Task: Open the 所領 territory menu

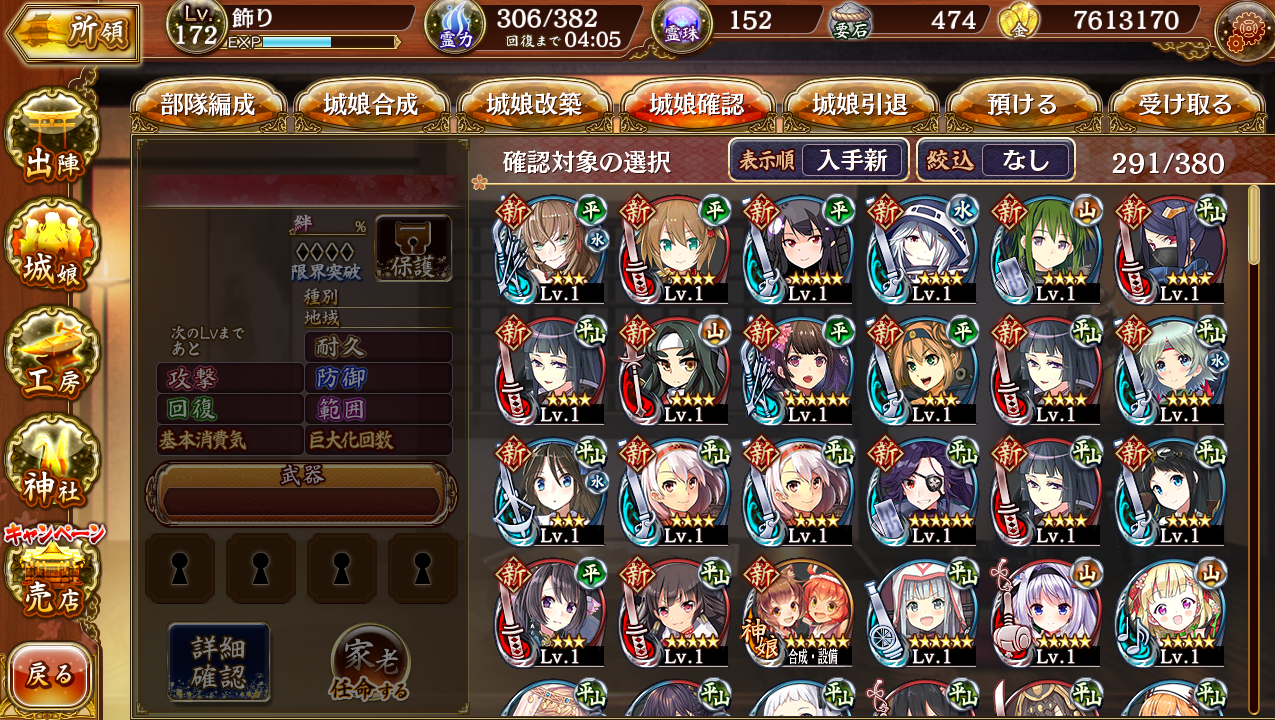Action: 72,33
